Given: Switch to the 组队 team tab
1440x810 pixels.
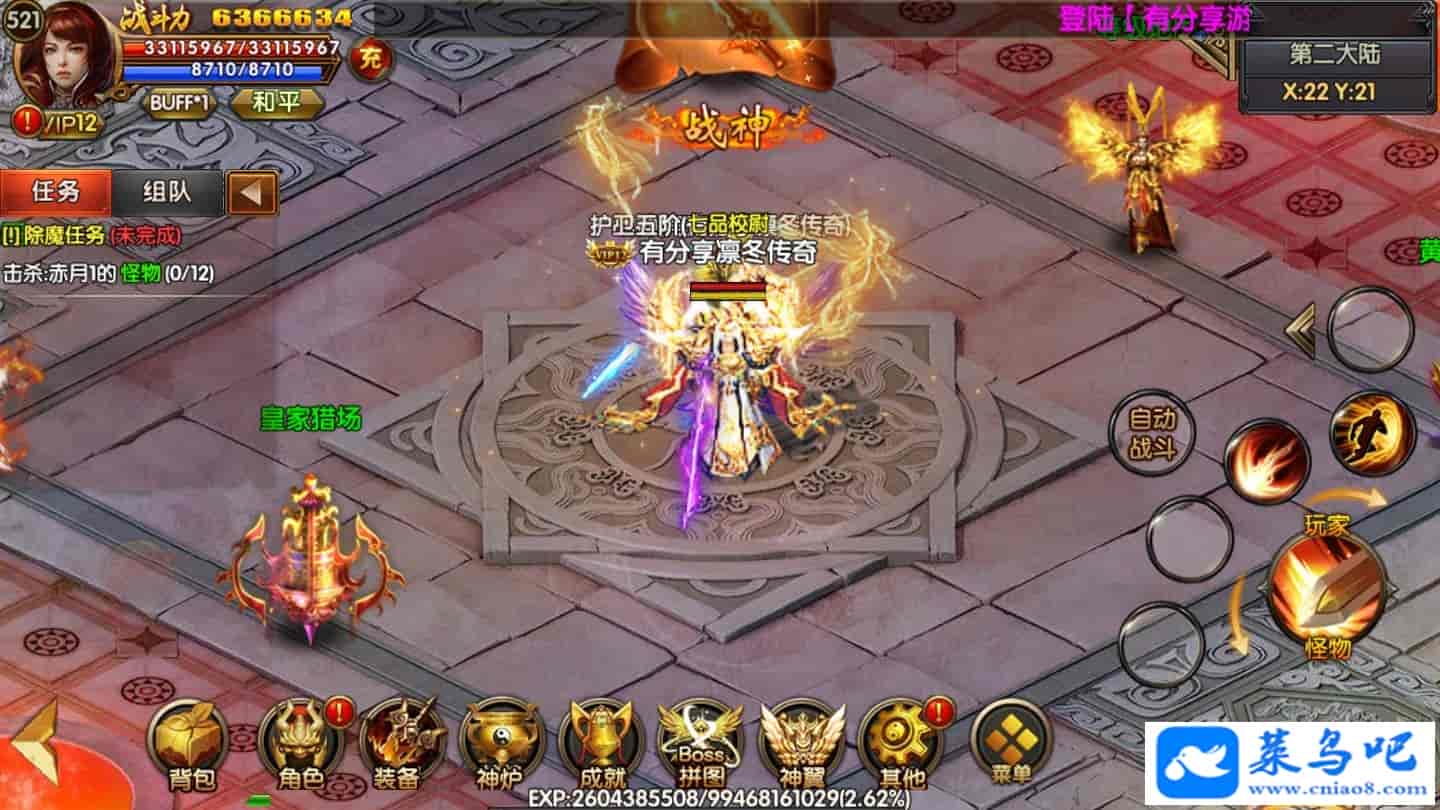Looking at the screenshot, I should pyautogui.click(x=167, y=192).
